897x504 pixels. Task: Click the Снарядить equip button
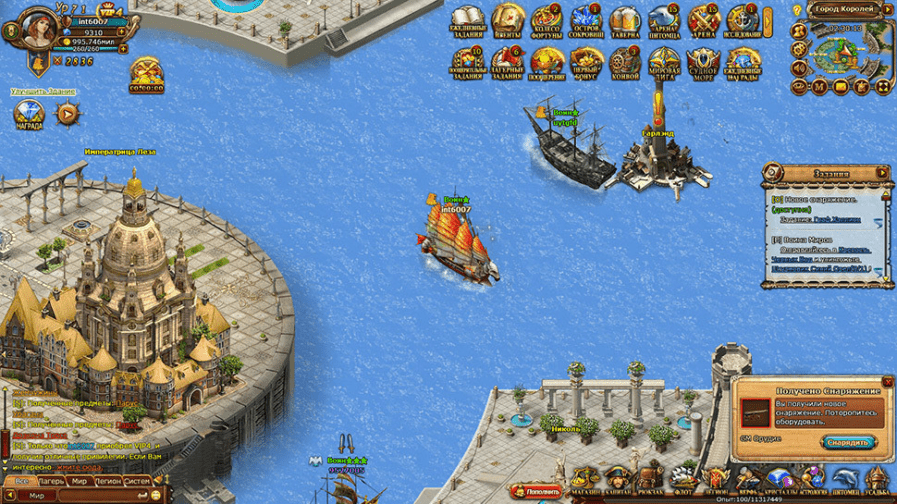point(848,442)
